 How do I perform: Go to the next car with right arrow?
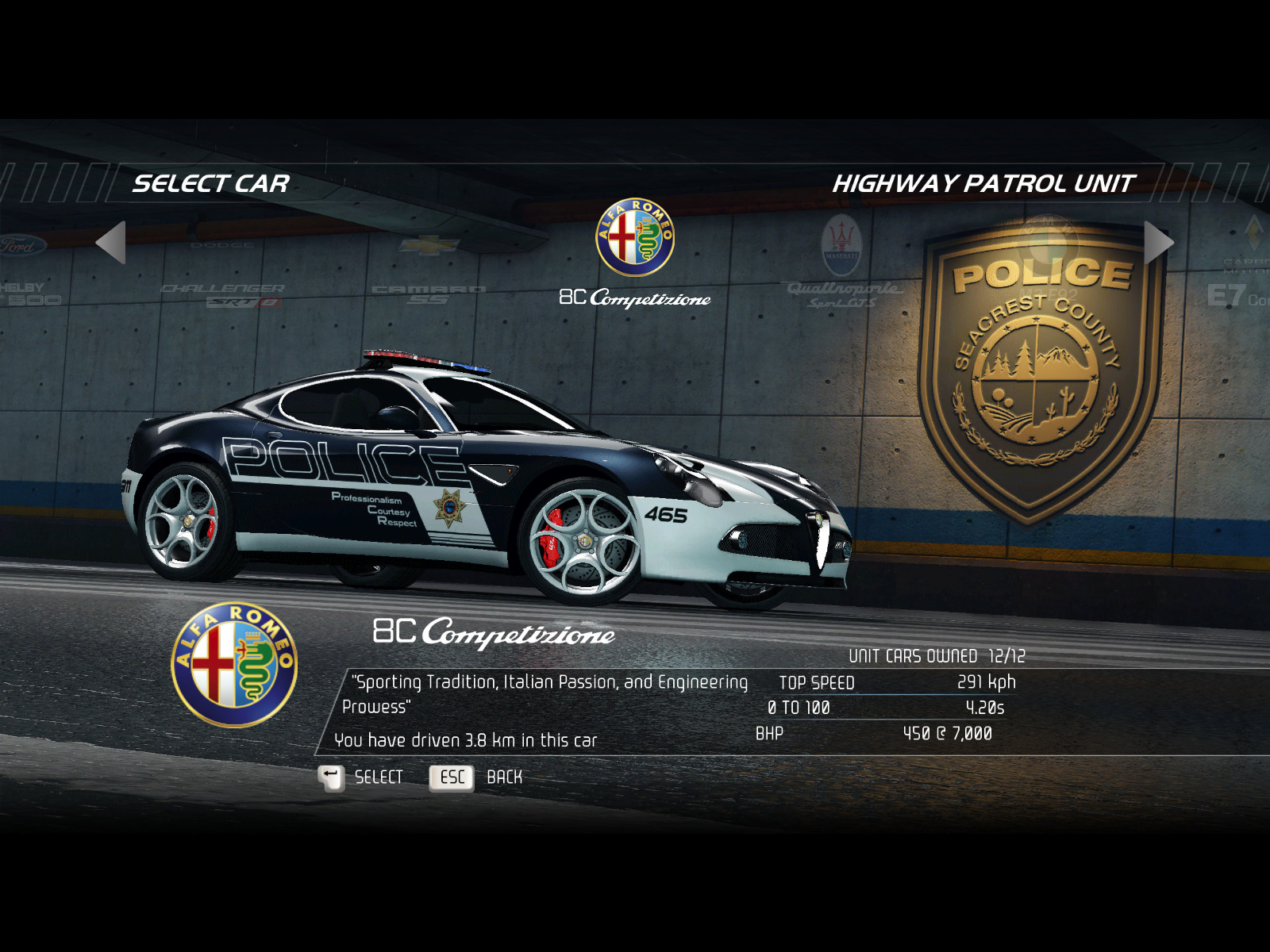1158,243
